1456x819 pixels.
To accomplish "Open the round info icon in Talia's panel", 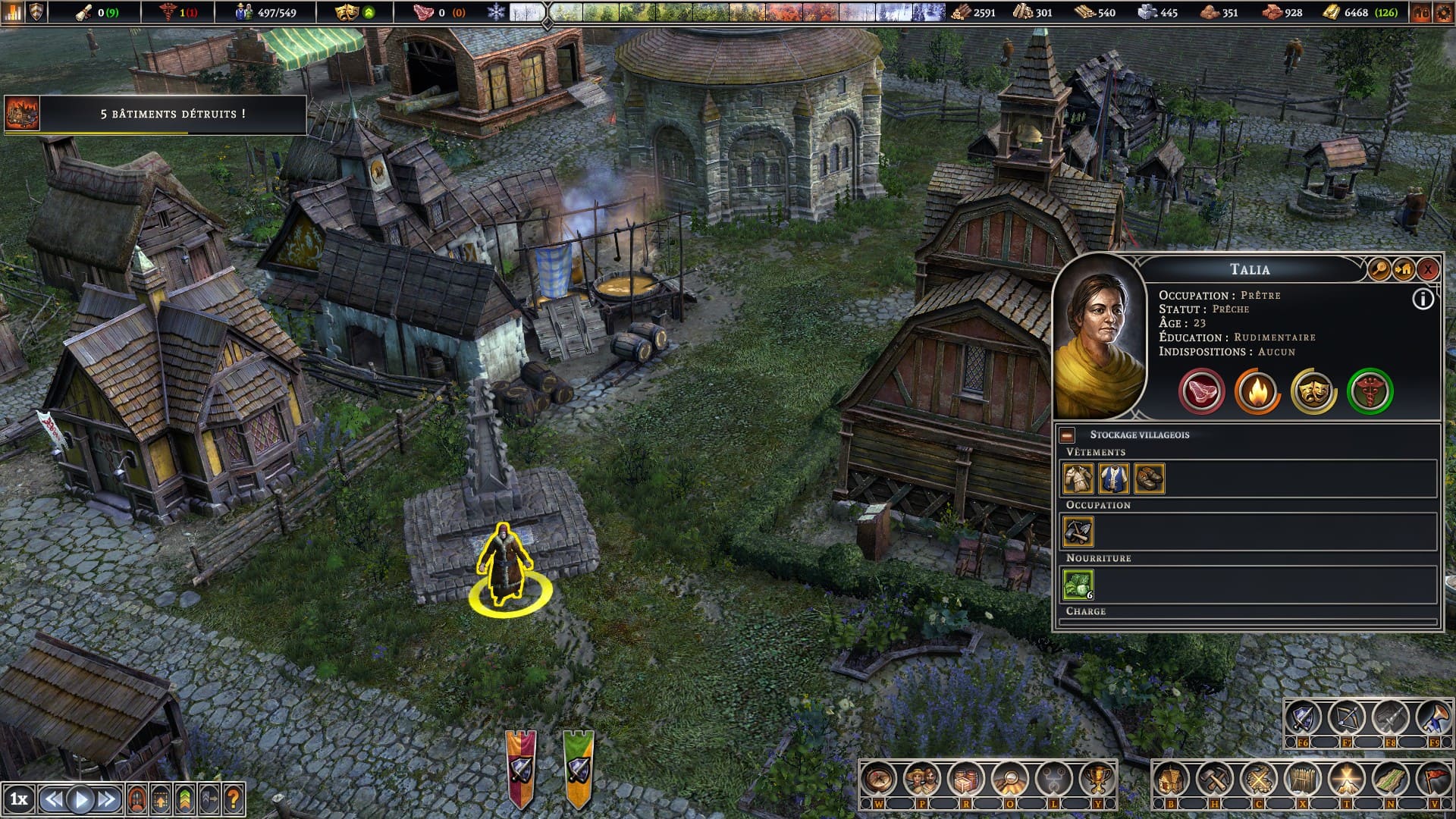I will point(1423,300).
